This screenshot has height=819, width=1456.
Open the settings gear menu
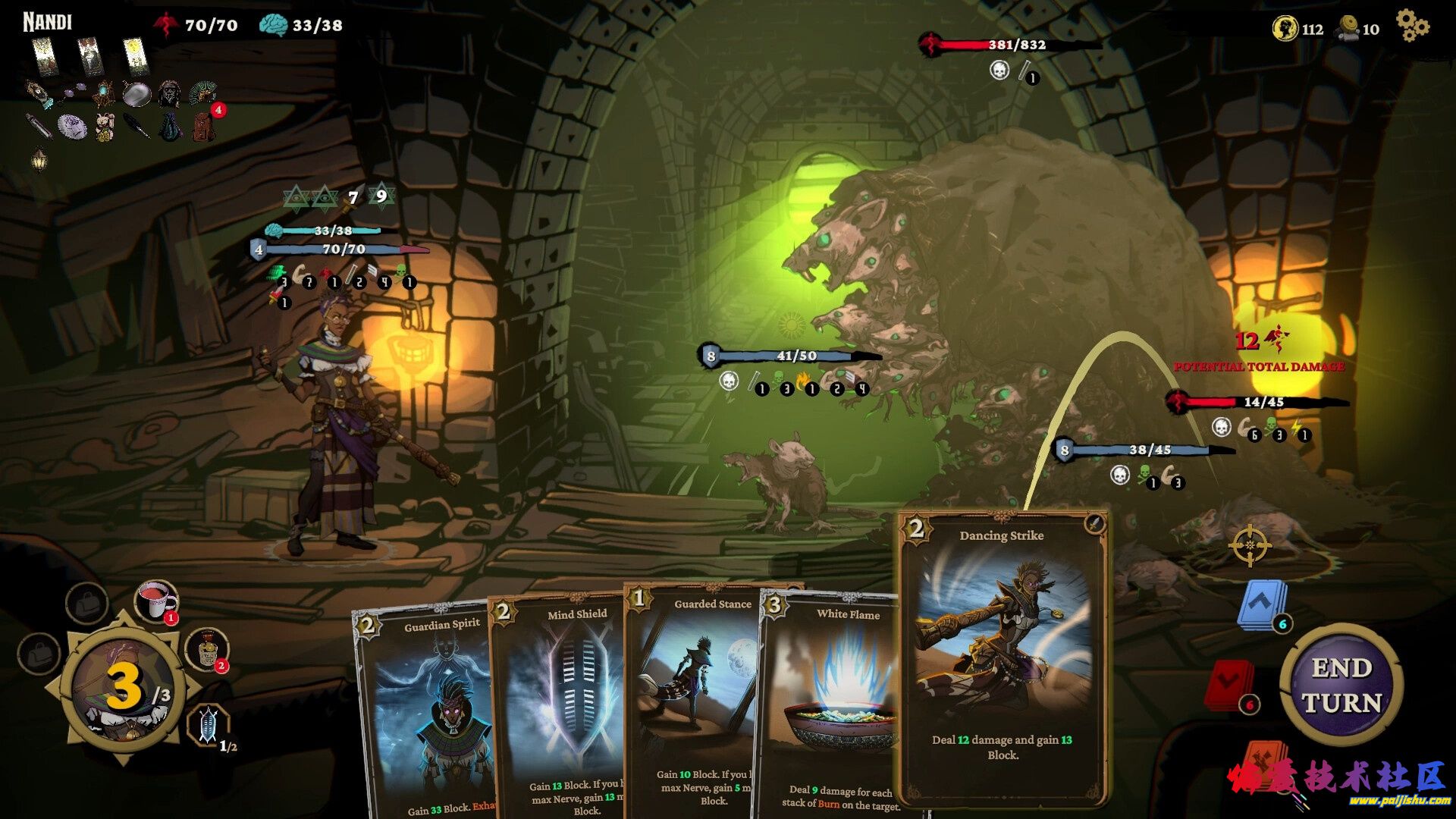(1412, 26)
